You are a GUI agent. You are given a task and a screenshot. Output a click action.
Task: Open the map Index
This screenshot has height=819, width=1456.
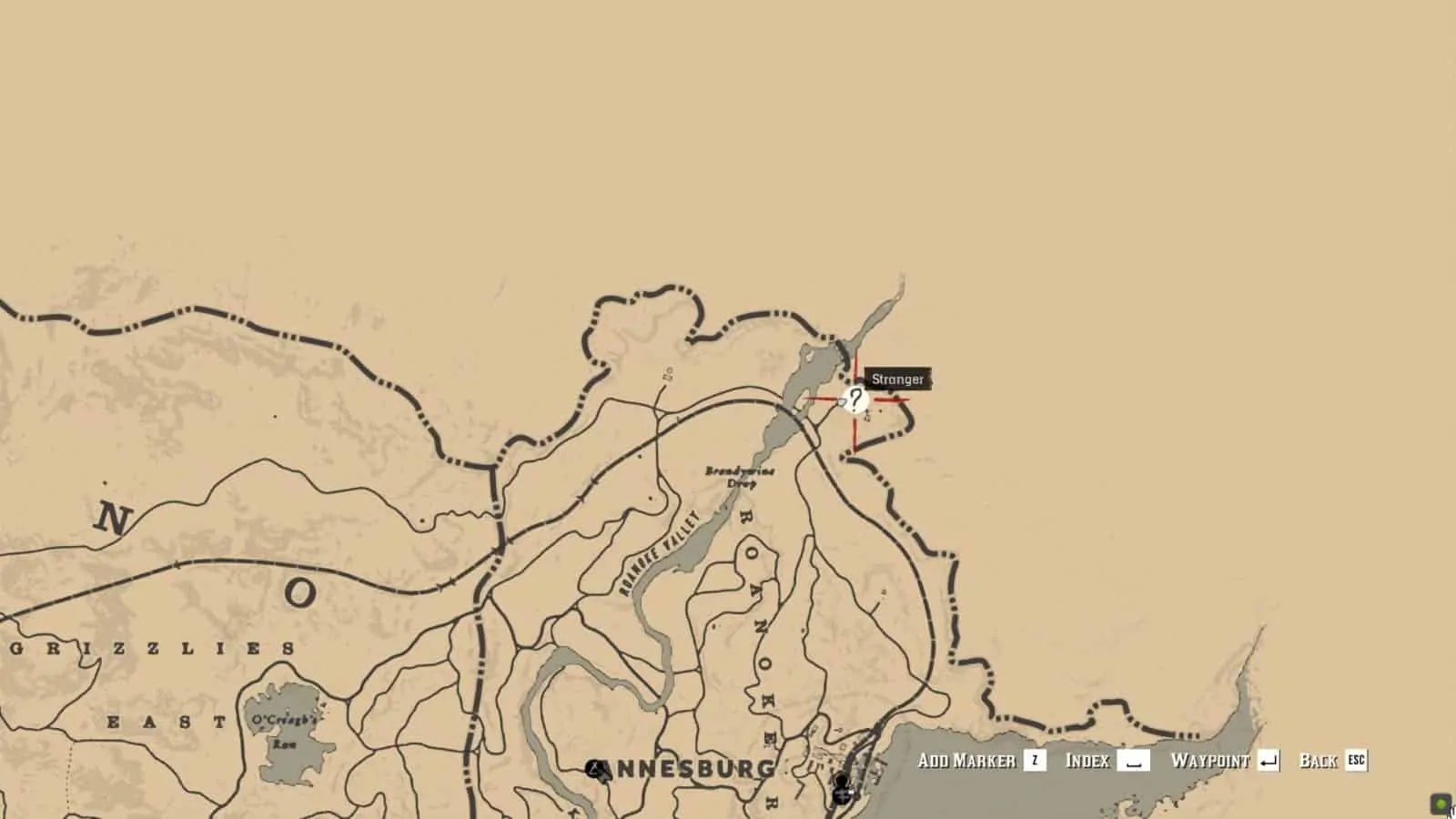[1089, 761]
